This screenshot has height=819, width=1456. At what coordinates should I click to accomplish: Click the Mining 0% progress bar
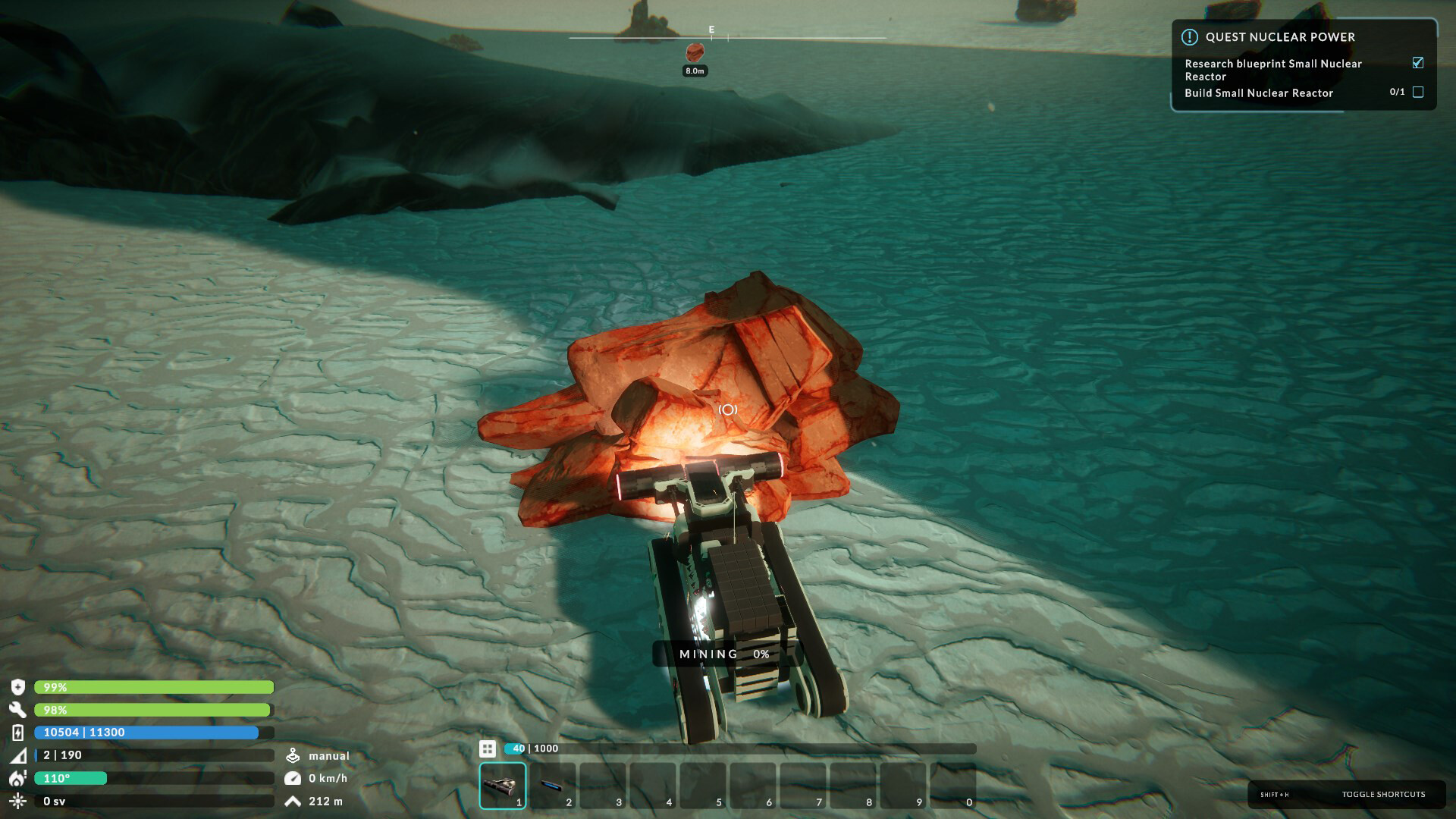tap(726, 653)
